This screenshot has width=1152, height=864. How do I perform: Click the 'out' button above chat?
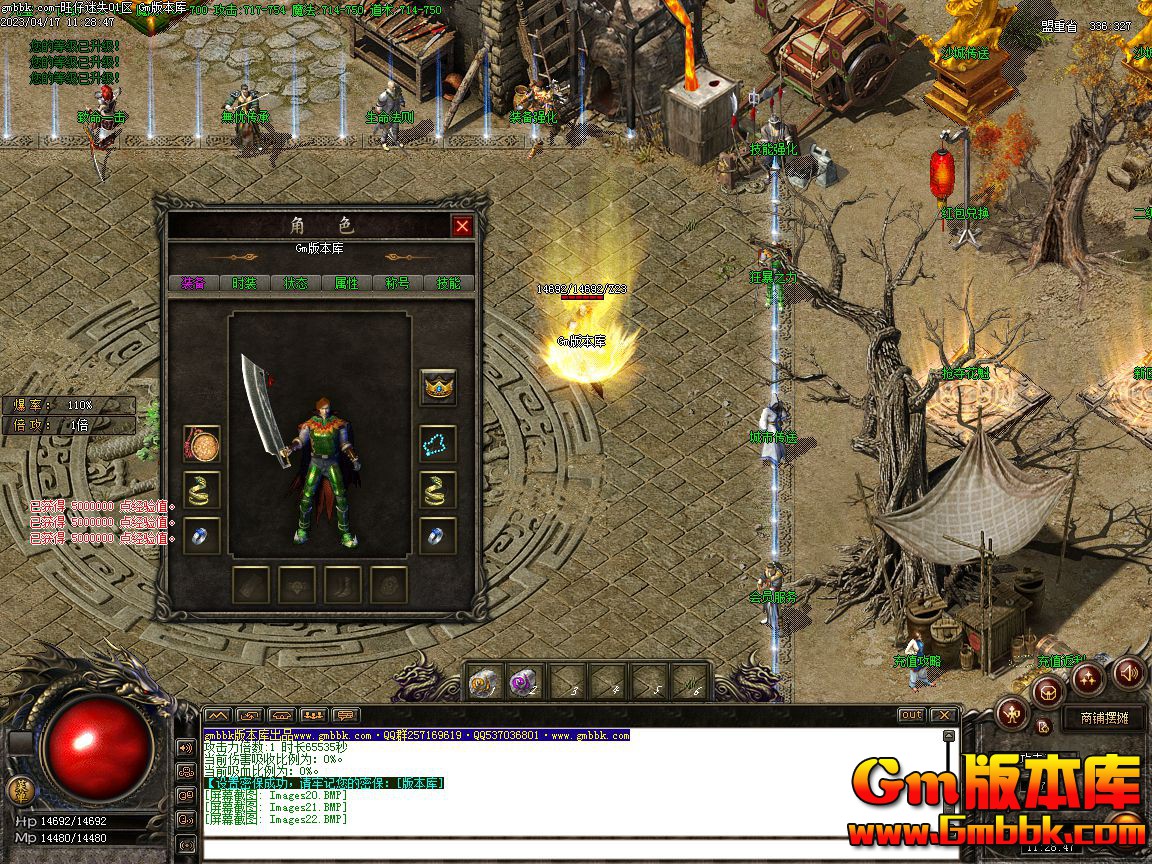point(911,715)
